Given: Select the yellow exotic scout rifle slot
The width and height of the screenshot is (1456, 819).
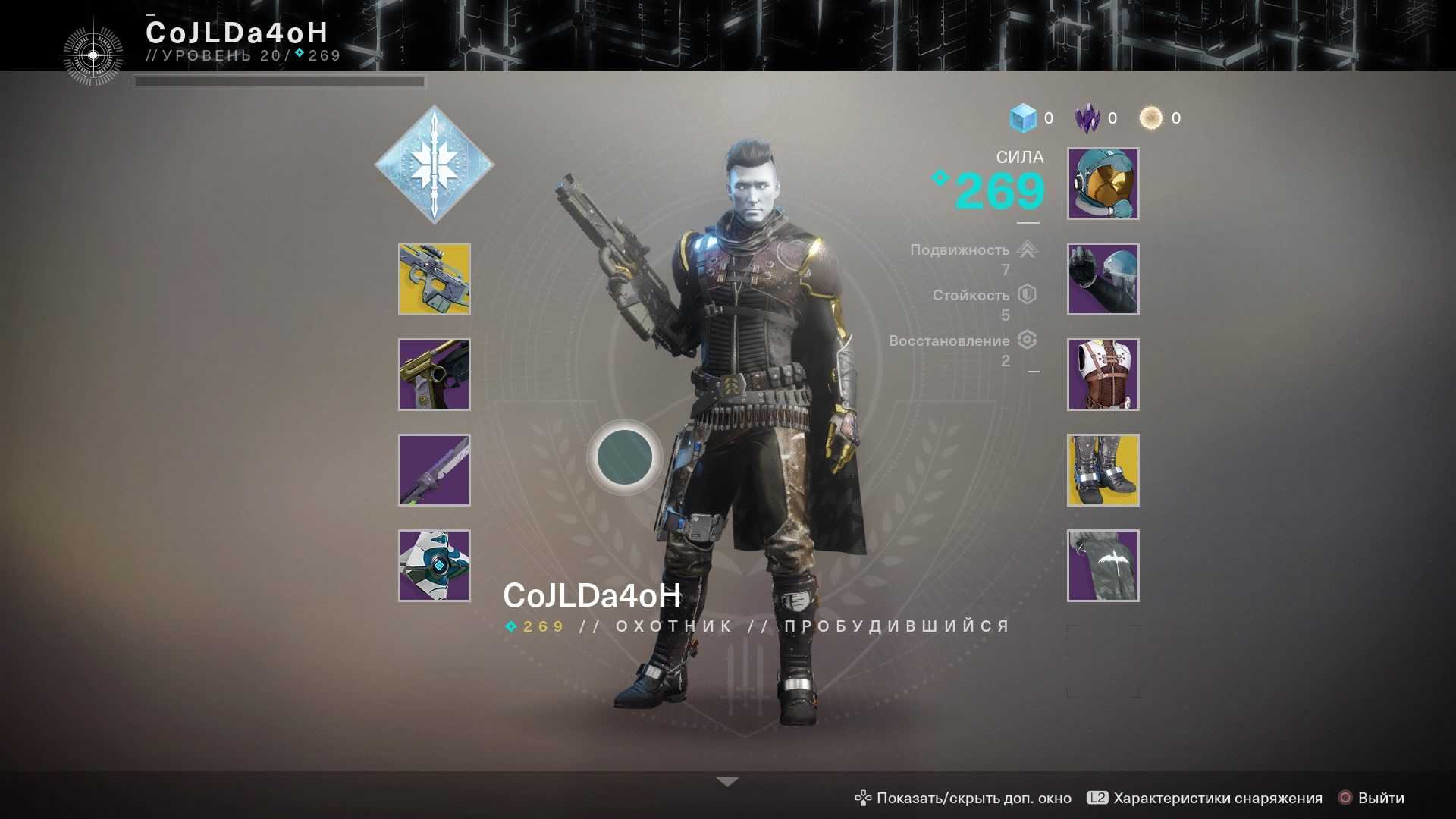Looking at the screenshot, I should coord(435,279).
